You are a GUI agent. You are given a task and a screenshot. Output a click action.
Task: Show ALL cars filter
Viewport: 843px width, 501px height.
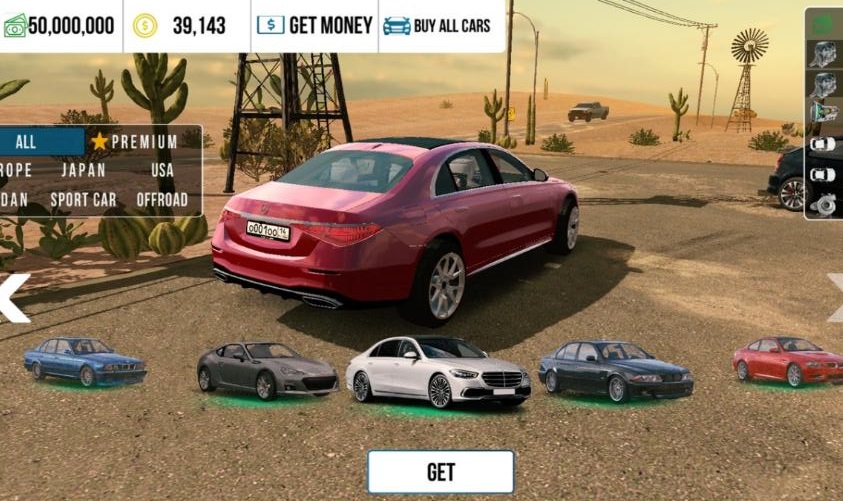[x=28, y=142]
